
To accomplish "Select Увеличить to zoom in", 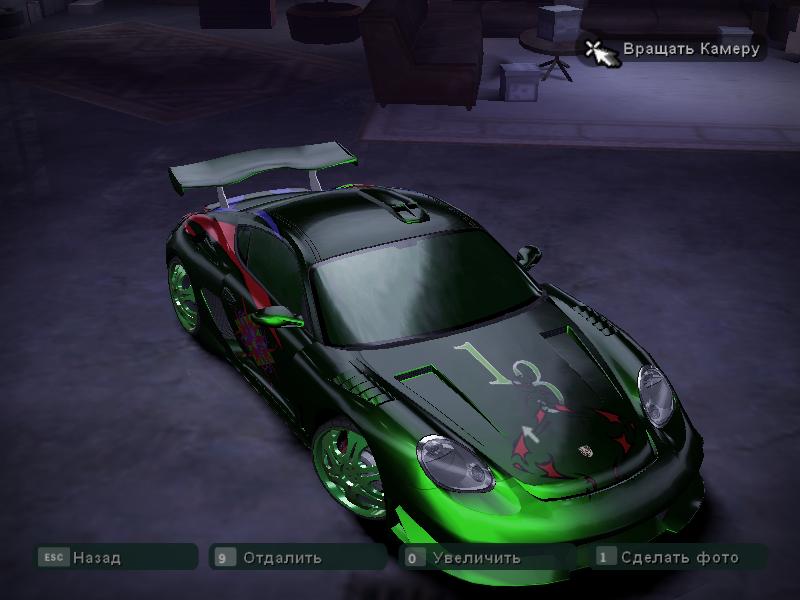I will (476, 558).
